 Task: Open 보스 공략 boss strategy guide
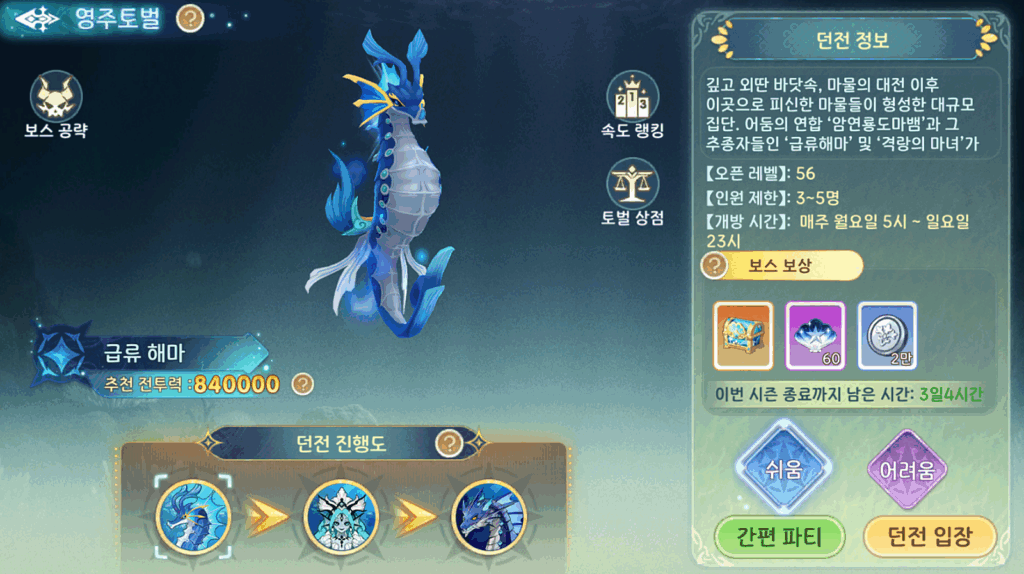[56, 97]
